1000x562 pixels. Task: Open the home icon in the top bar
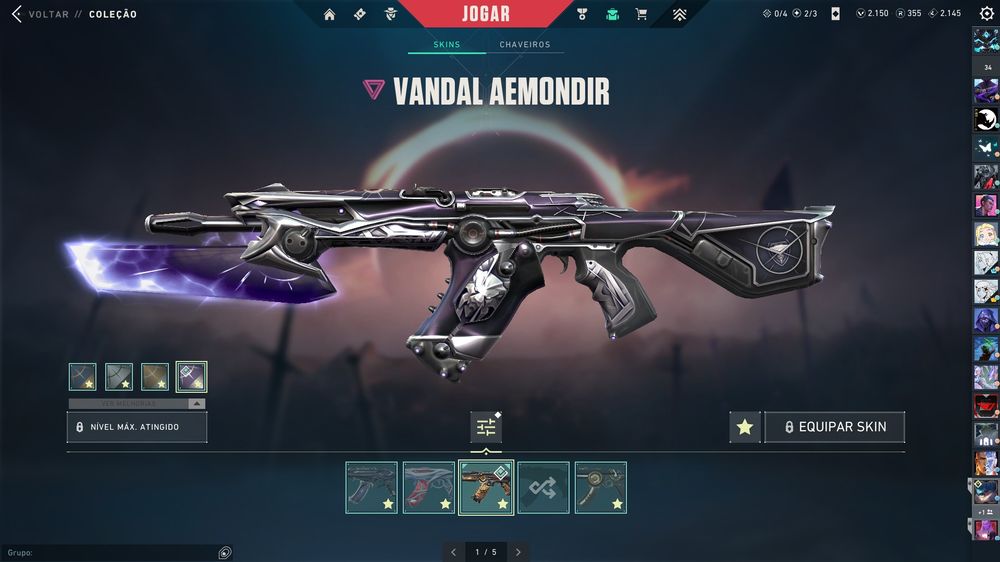click(x=329, y=14)
